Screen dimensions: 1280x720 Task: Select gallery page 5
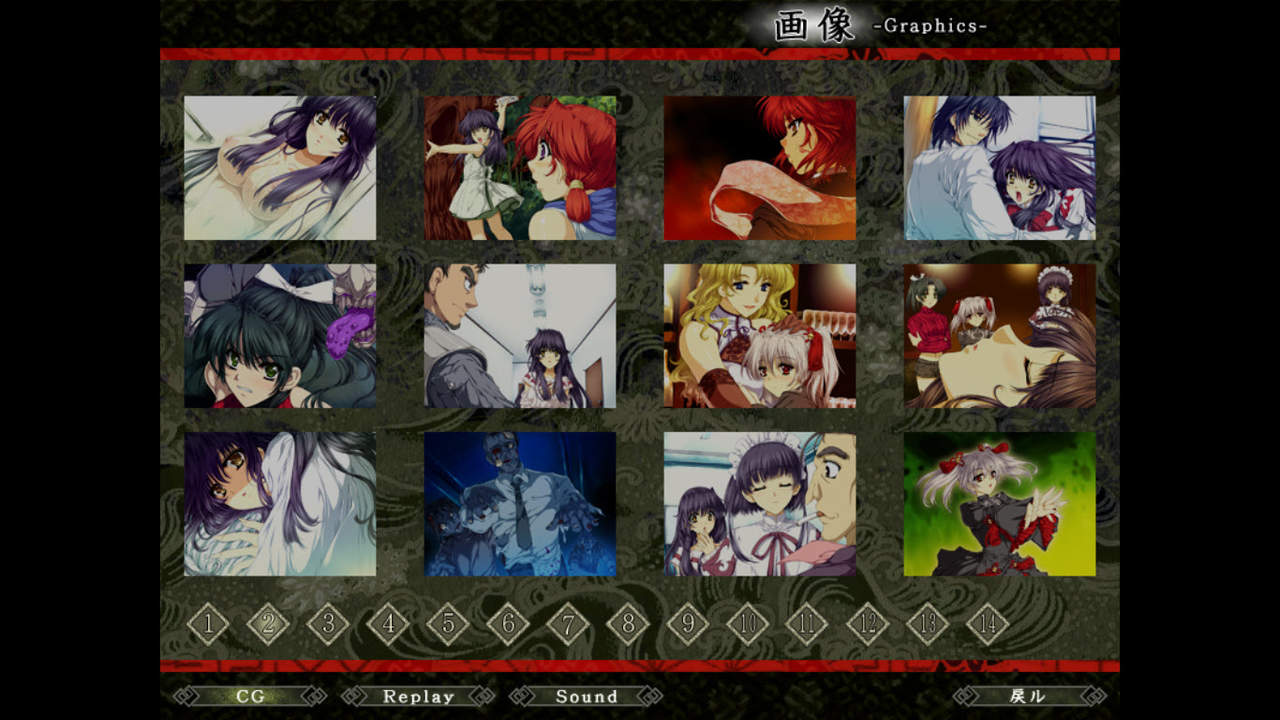coord(448,625)
